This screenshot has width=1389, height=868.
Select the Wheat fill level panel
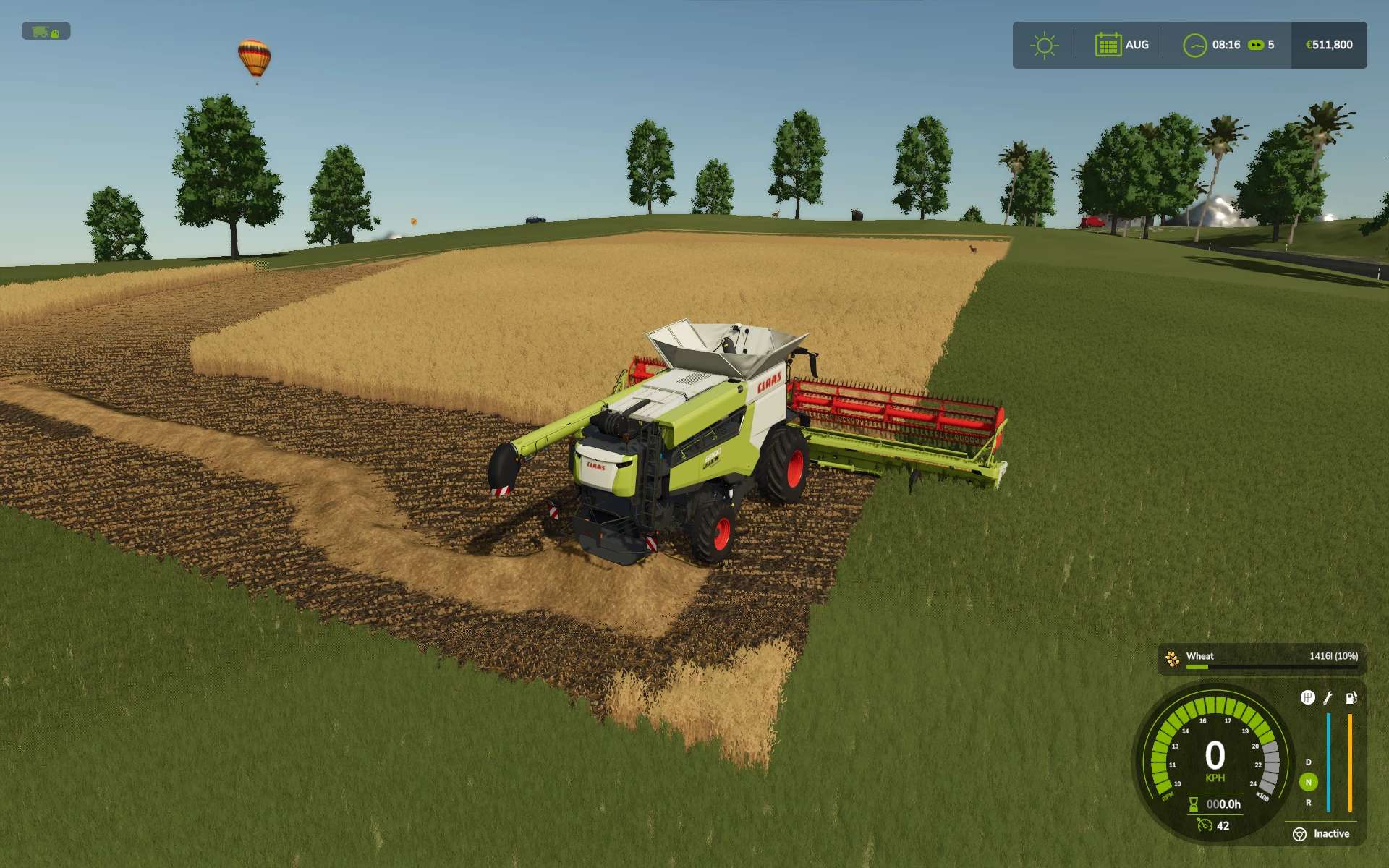point(1262,659)
